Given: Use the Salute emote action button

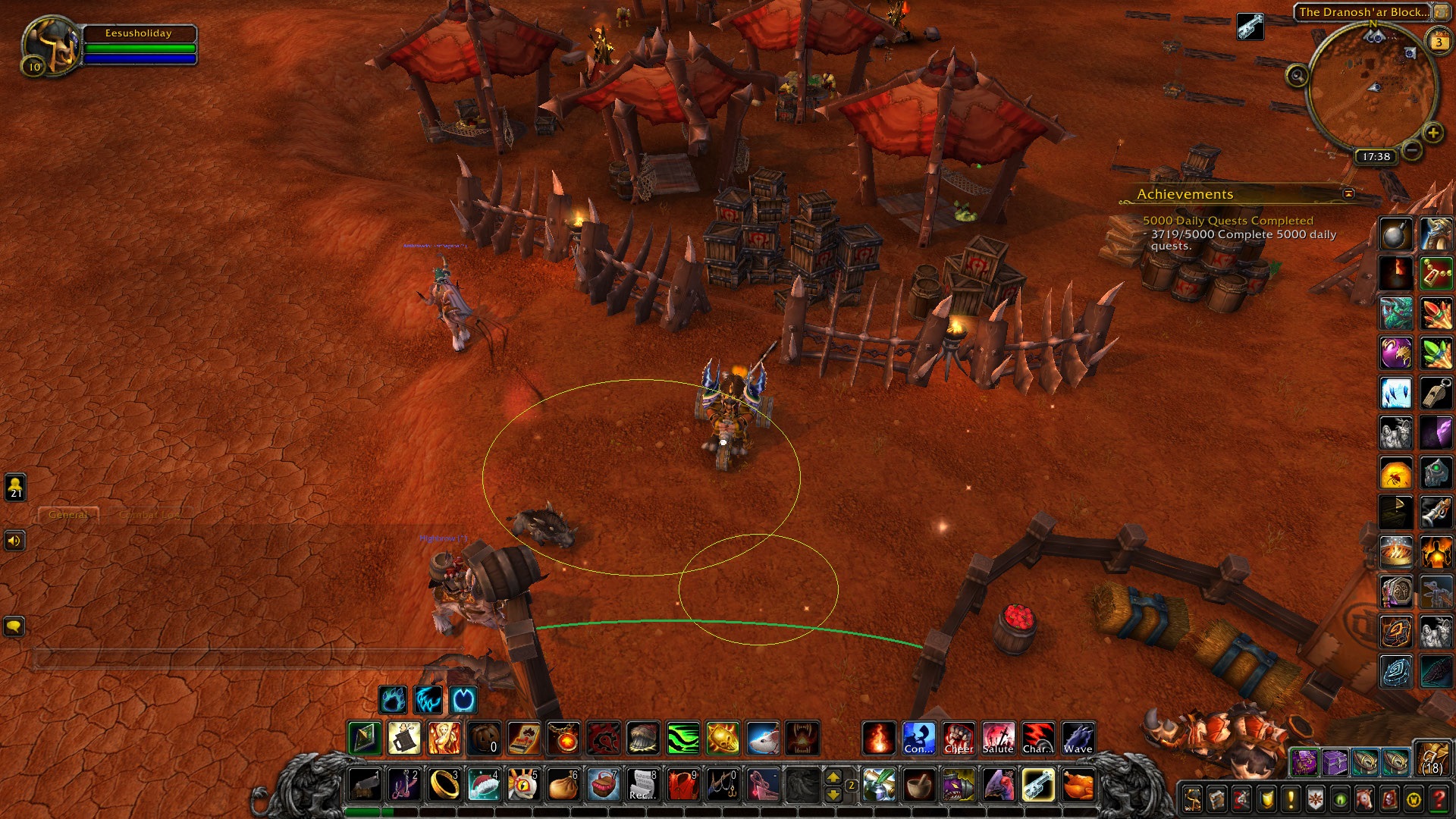Looking at the screenshot, I should (998, 738).
